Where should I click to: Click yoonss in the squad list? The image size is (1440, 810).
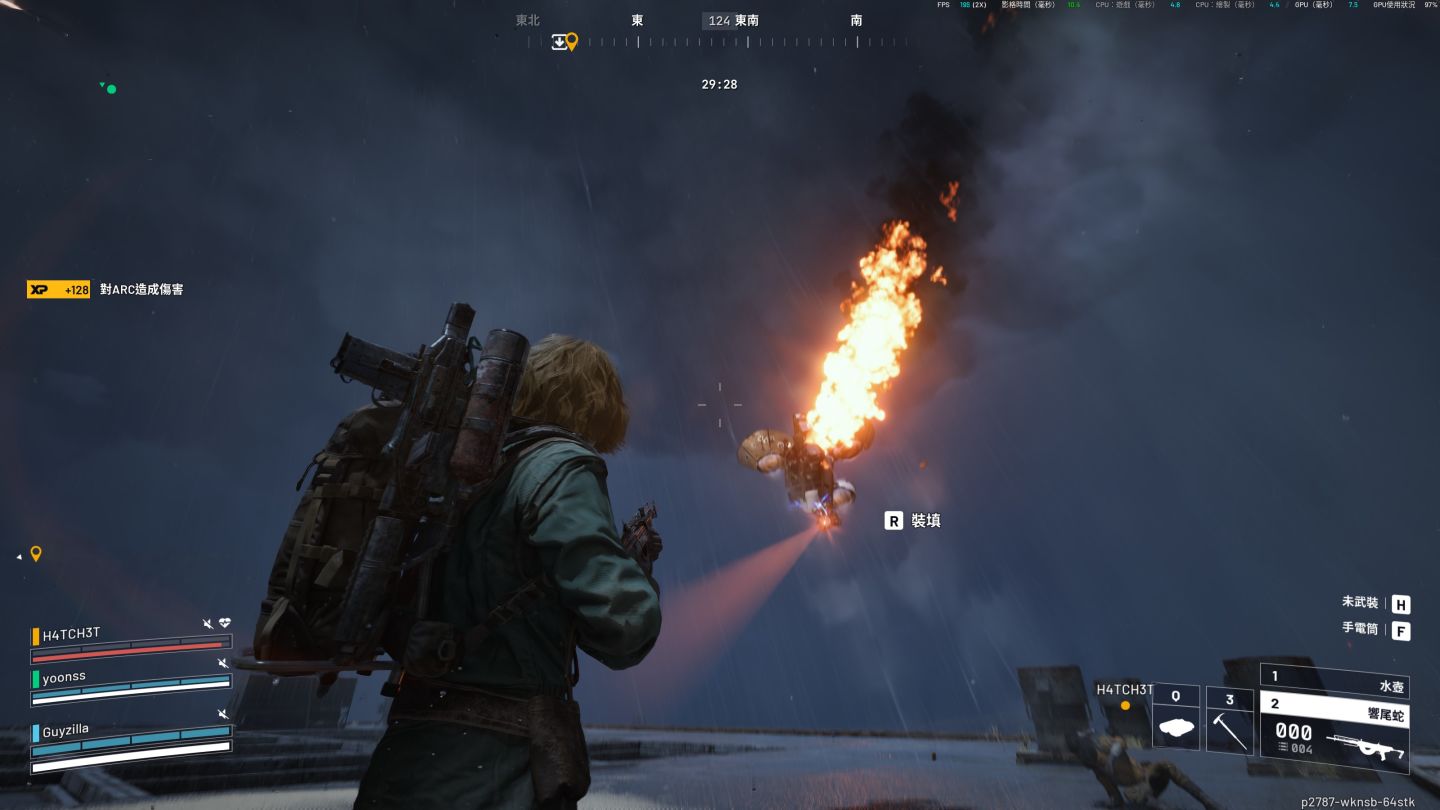click(x=64, y=677)
